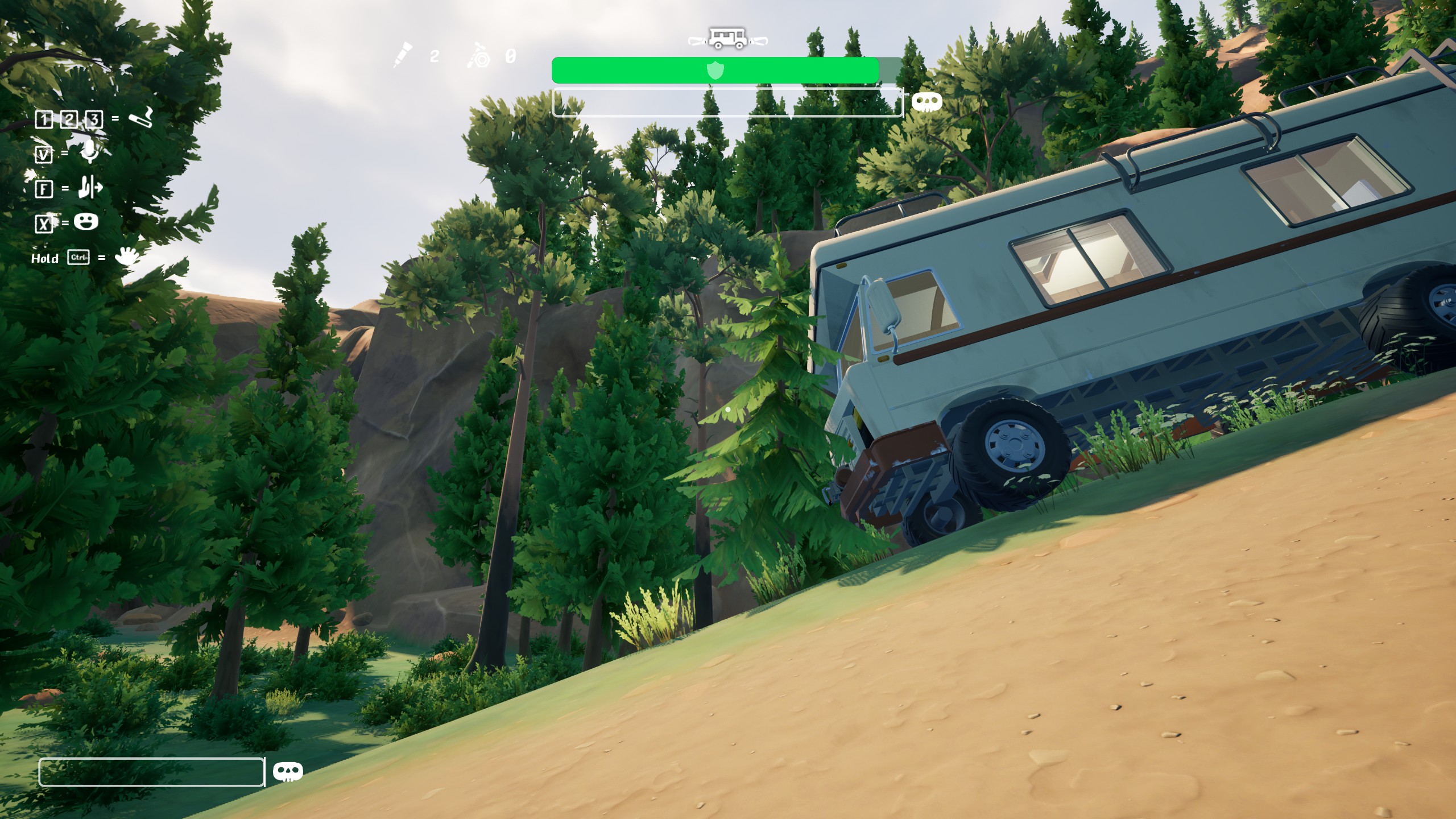Click the RV vehicle icon above the green bar

(727, 39)
